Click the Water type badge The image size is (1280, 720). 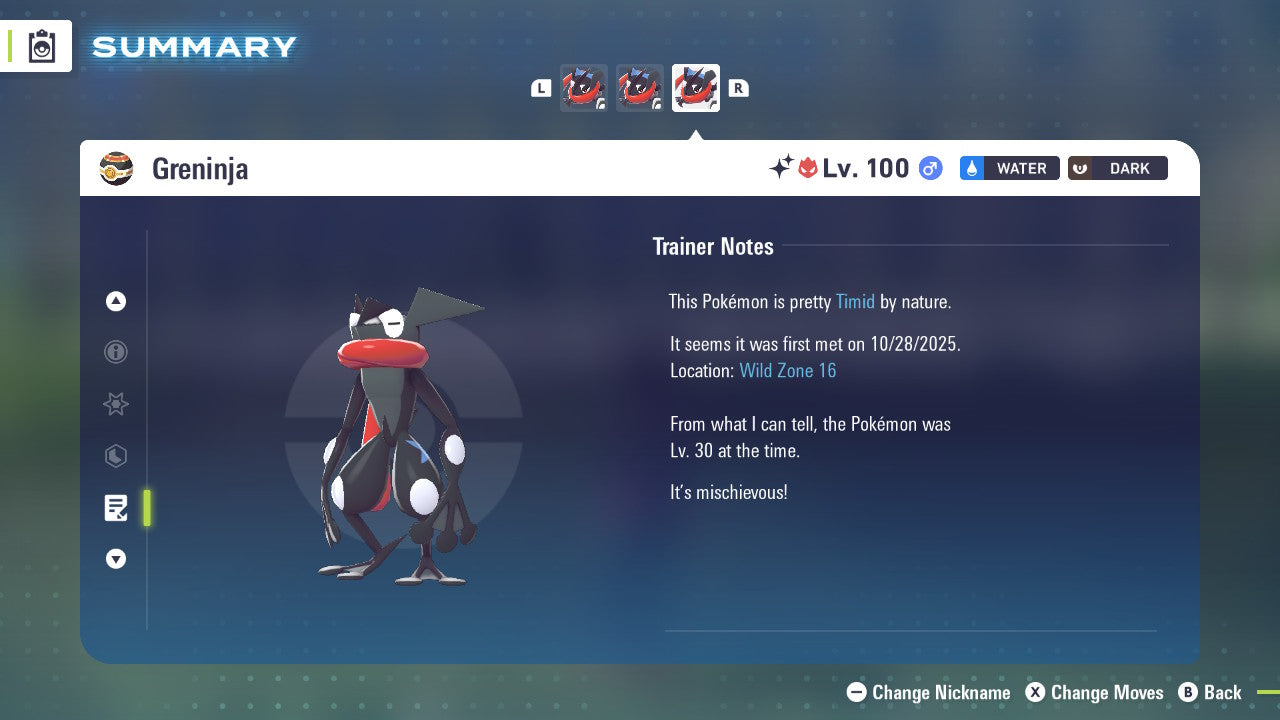tap(1009, 168)
